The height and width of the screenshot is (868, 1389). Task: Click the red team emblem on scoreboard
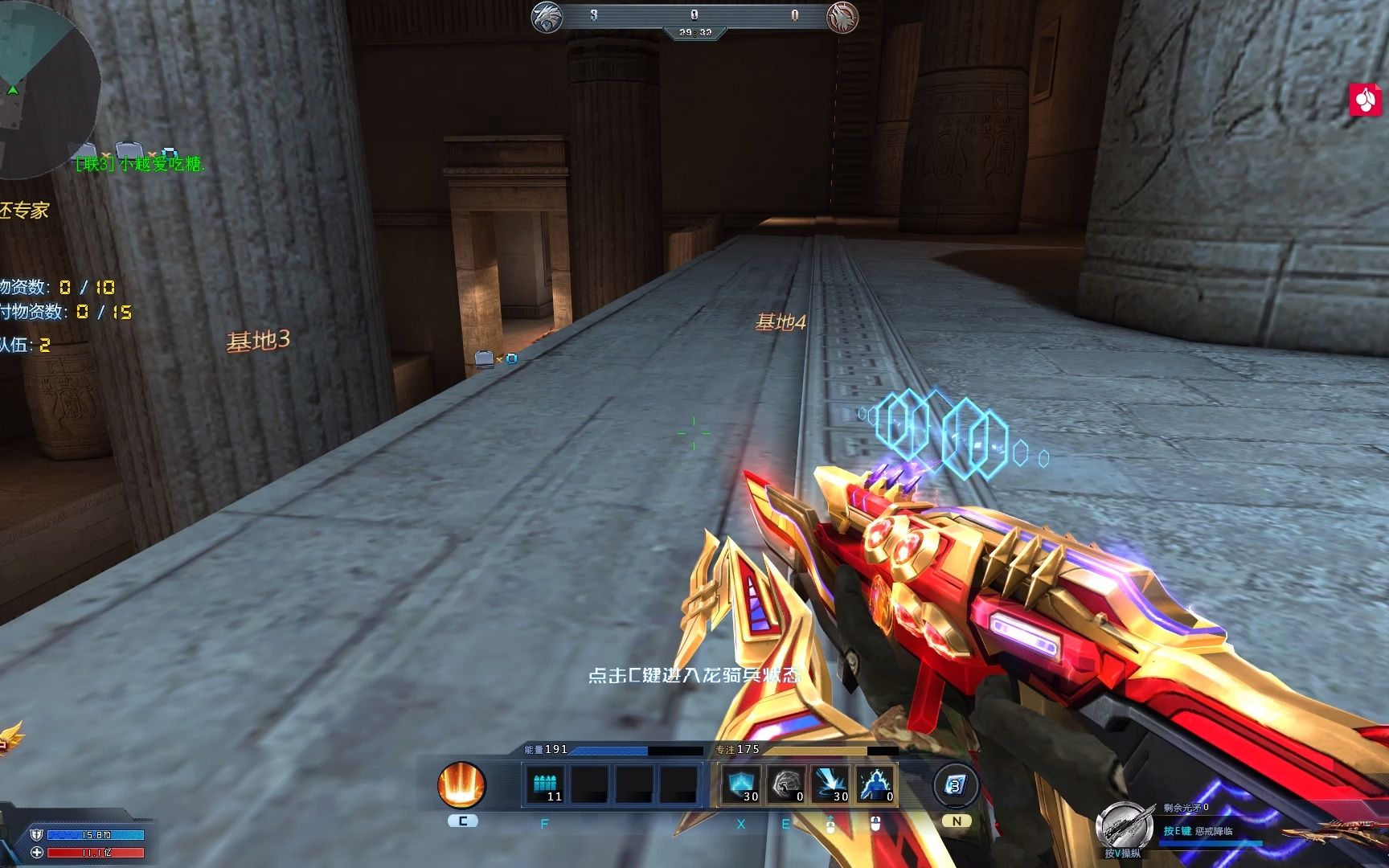(x=842, y=16)
